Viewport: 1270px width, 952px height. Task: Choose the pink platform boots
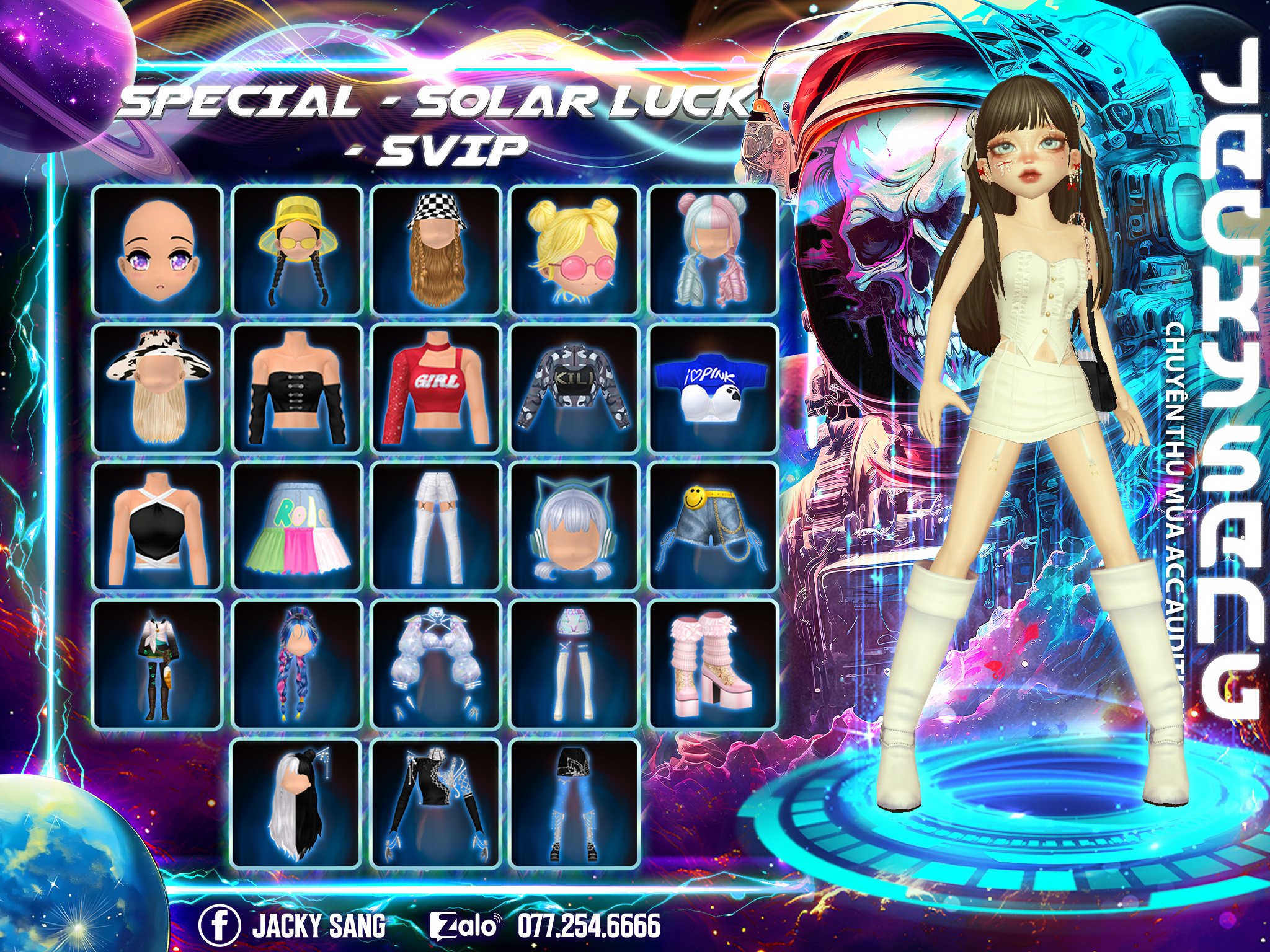tap(713, 665)
